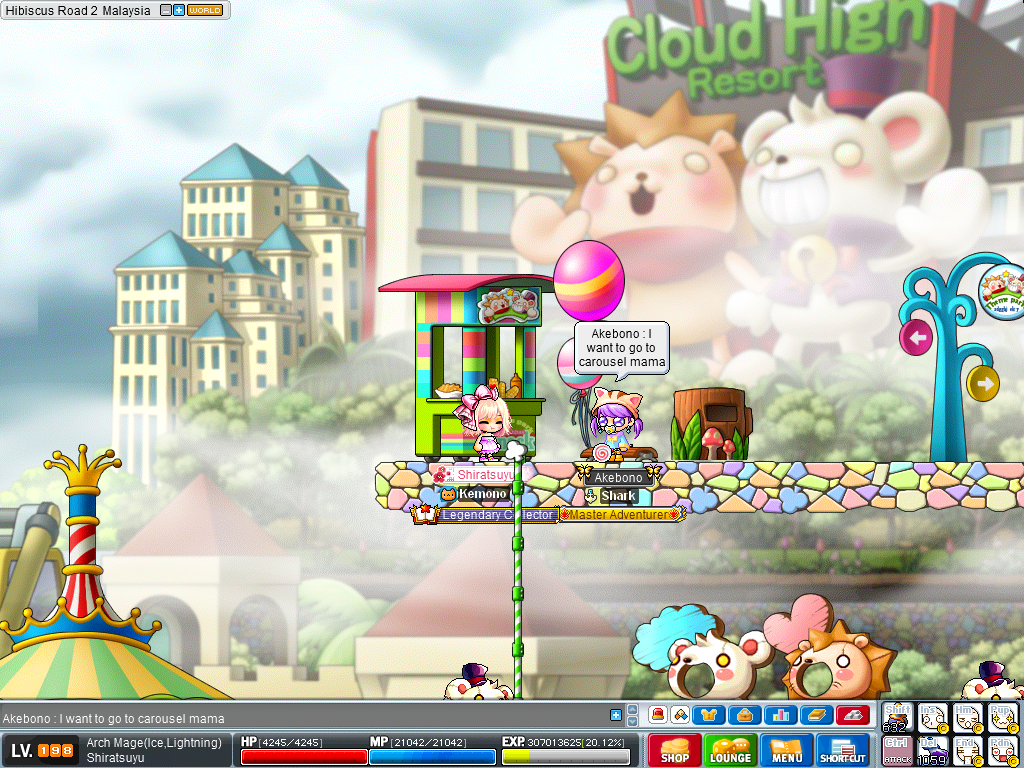Click the red siren notification icon
This screenshot has width=1024, height=768.
click(x=658, y=715)
